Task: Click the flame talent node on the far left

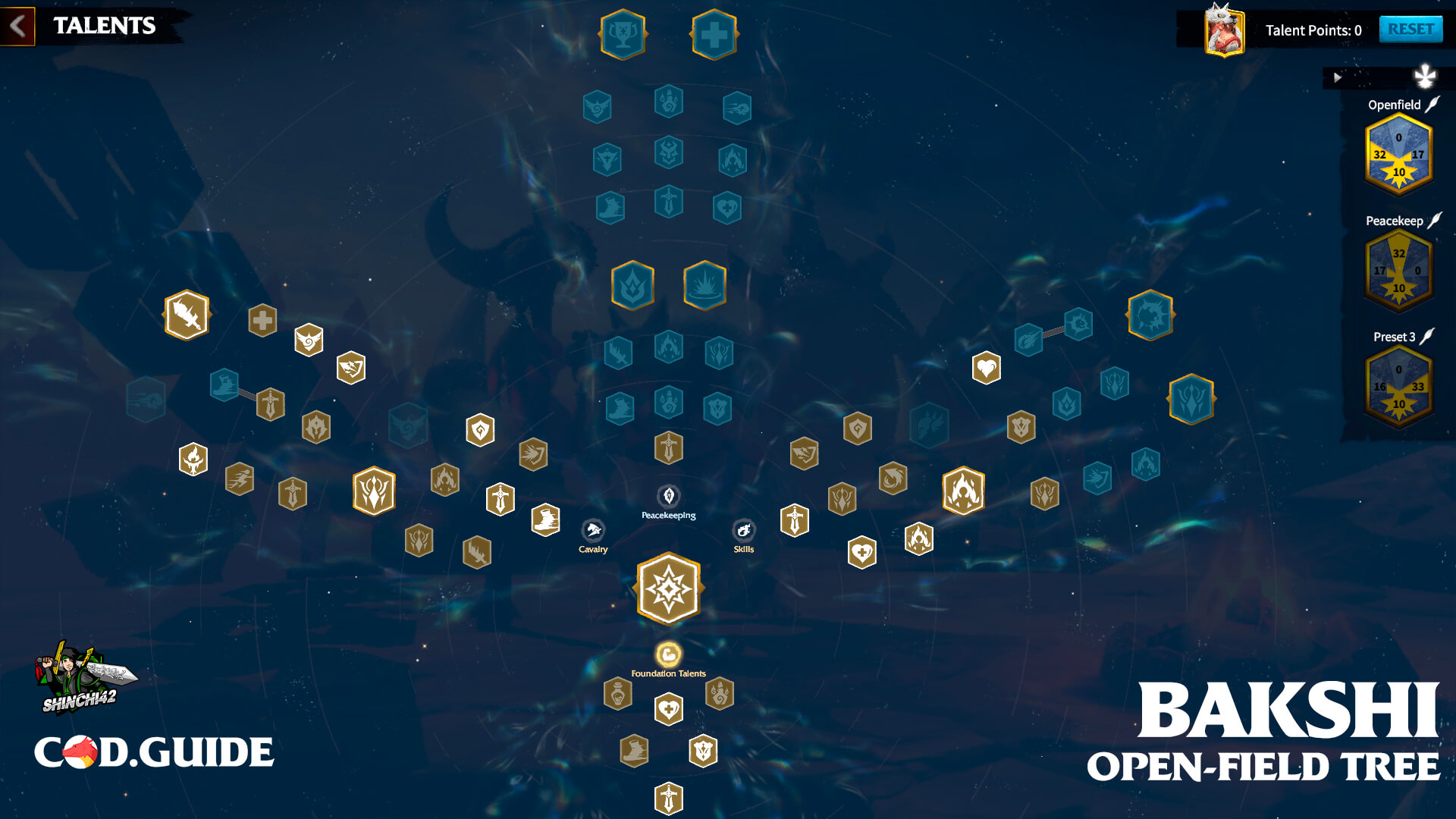Action: pyautogui.click(x=194, y=459)
